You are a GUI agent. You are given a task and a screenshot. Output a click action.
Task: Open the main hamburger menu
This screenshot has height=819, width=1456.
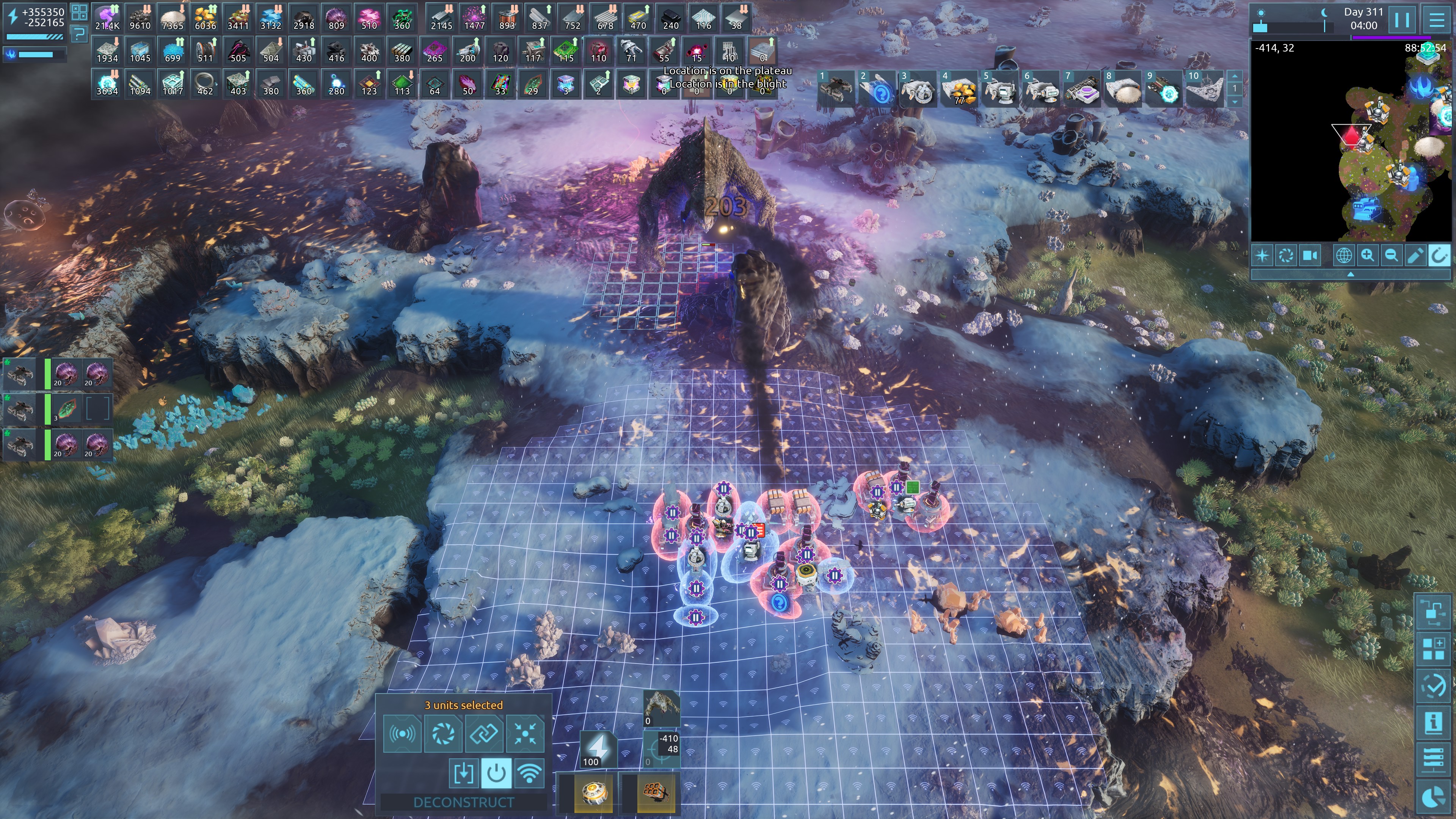pos(1437,20)
